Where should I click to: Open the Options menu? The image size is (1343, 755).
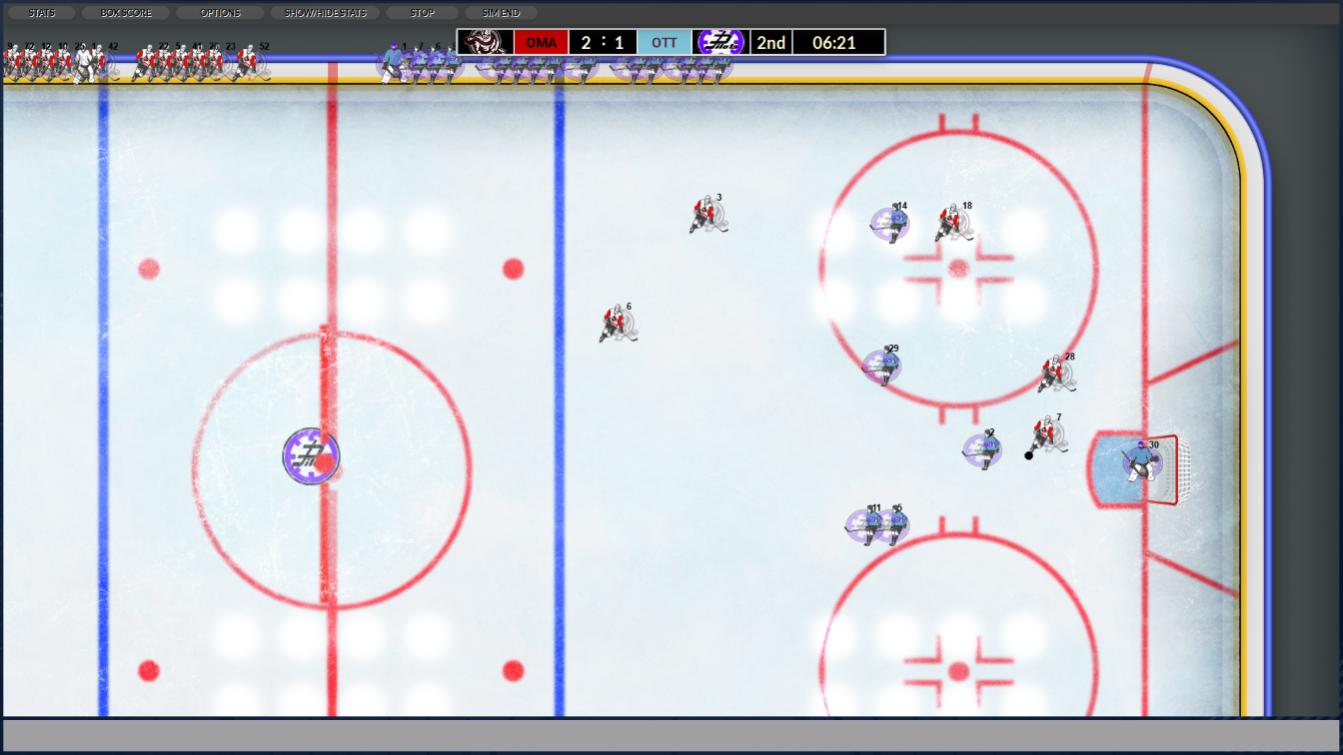[220, 13]
